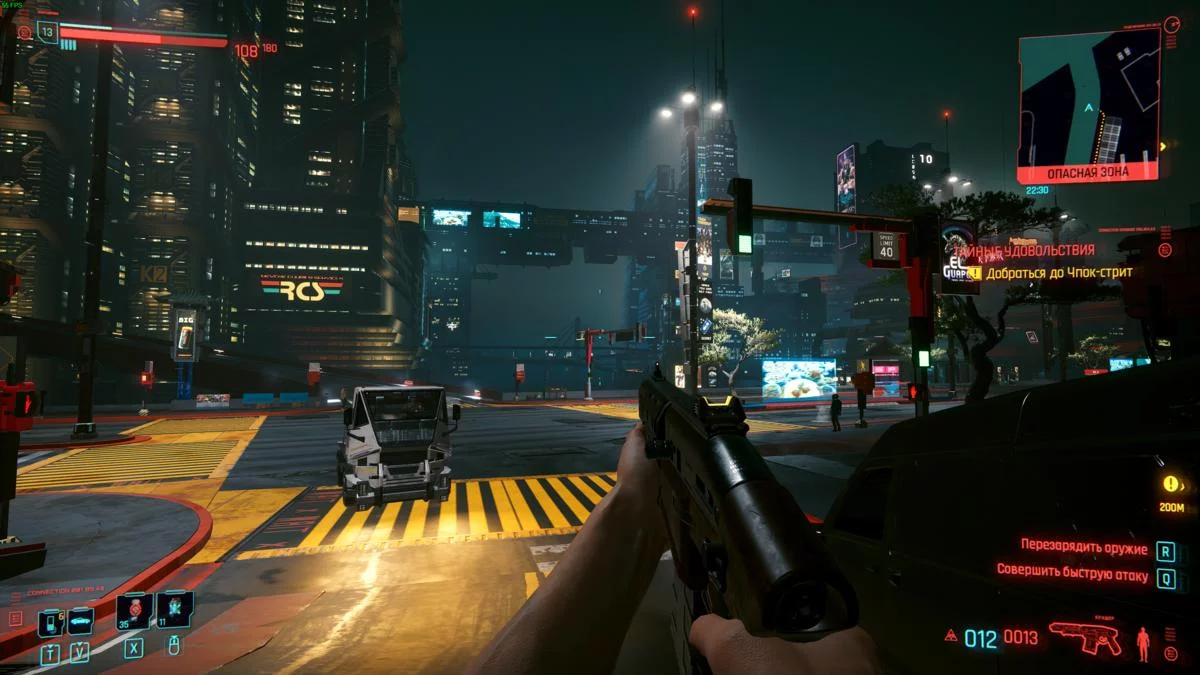
Task: Click the yellow exclamation quest marker
Action: 1171,484
